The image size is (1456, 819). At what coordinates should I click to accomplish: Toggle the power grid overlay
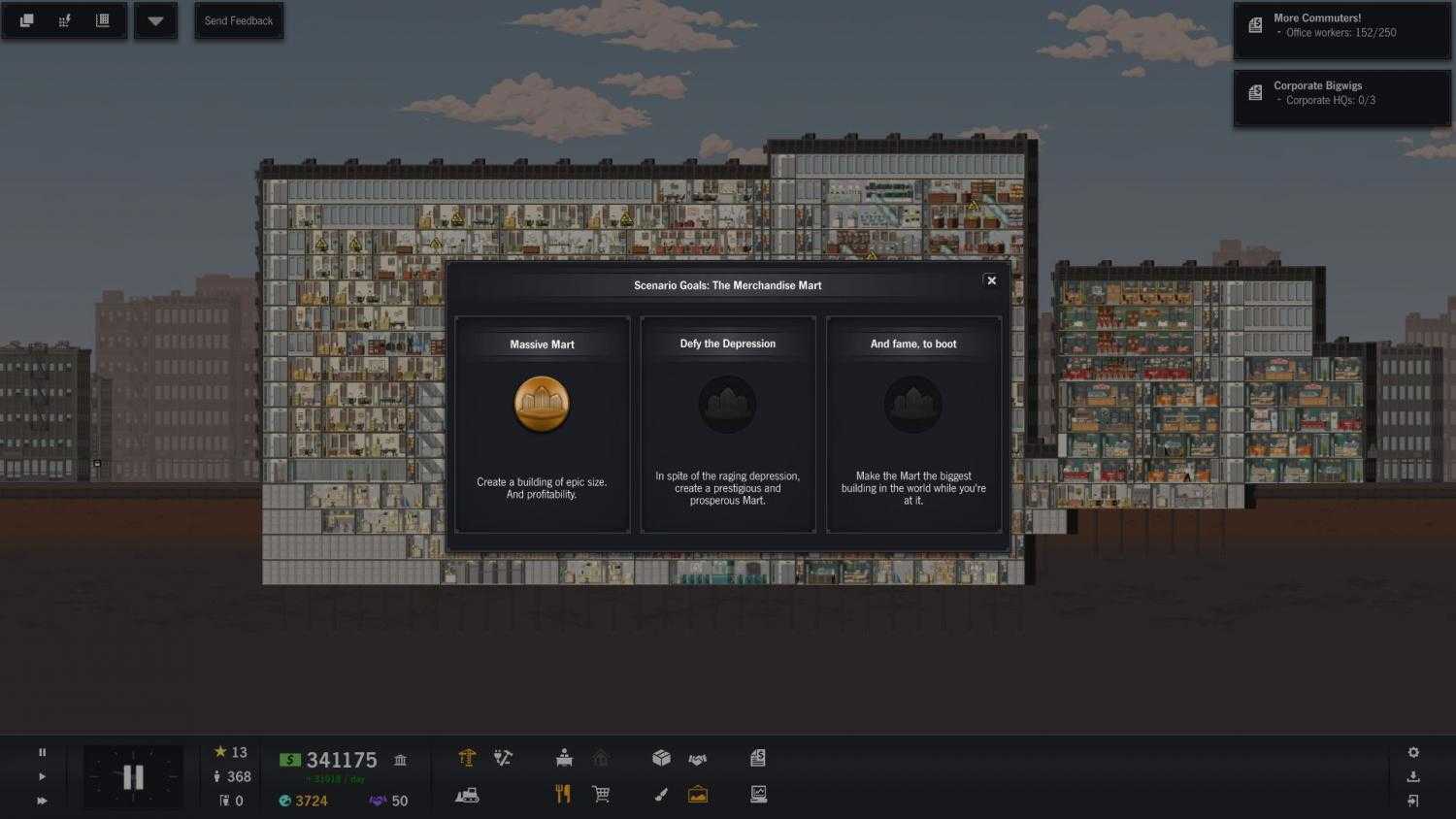point(64,20)
